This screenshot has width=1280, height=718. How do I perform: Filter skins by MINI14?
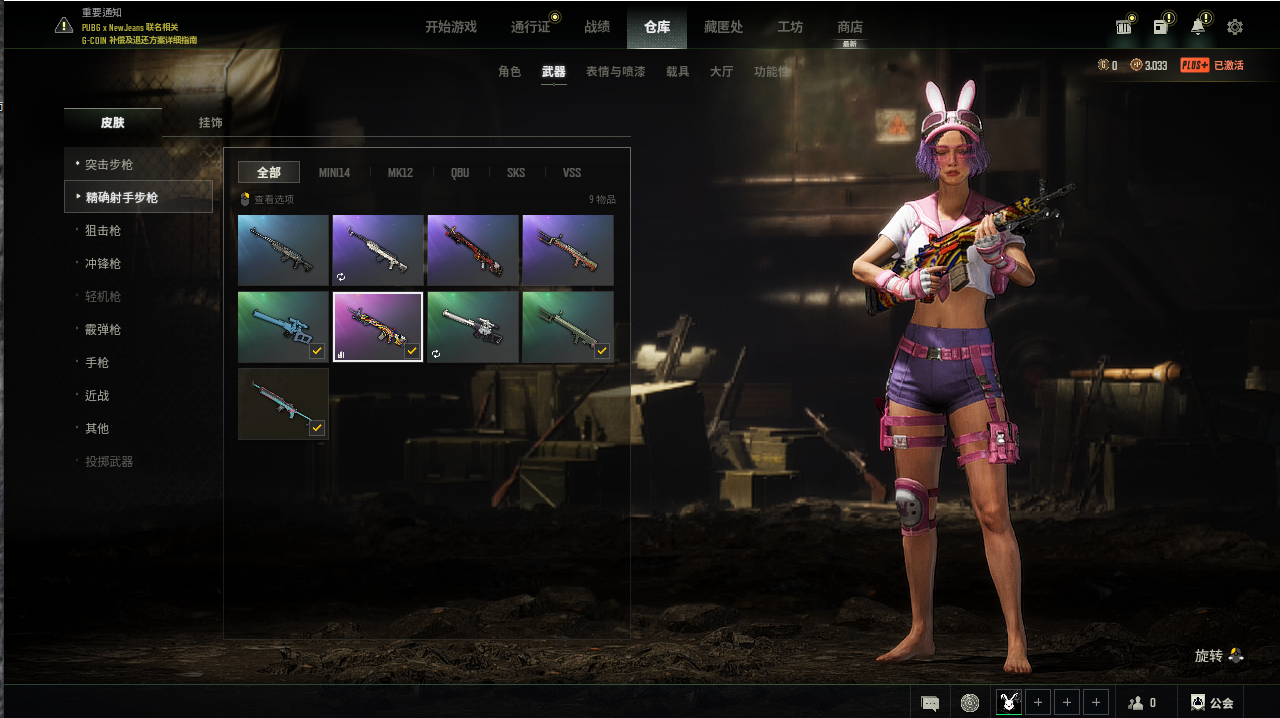point(334,173)
